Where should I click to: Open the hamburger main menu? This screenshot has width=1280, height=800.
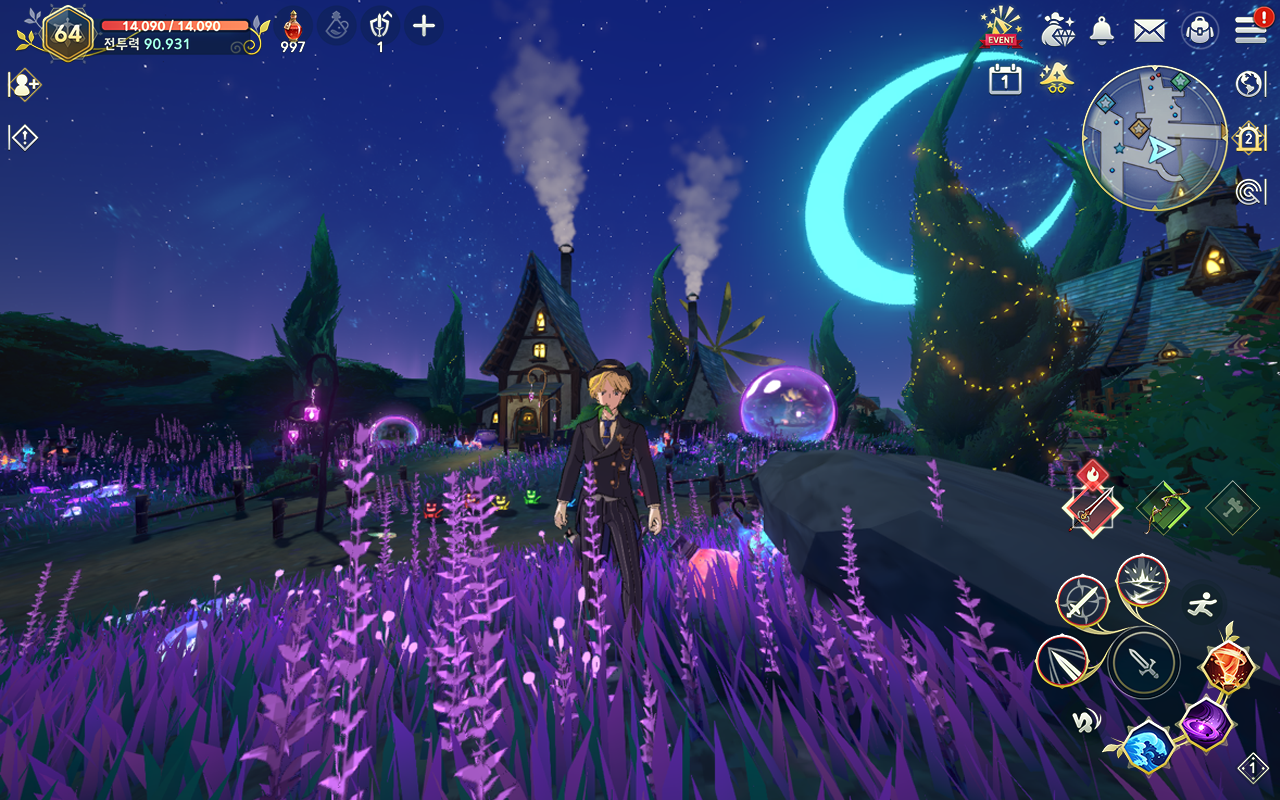pos(1250,29)
